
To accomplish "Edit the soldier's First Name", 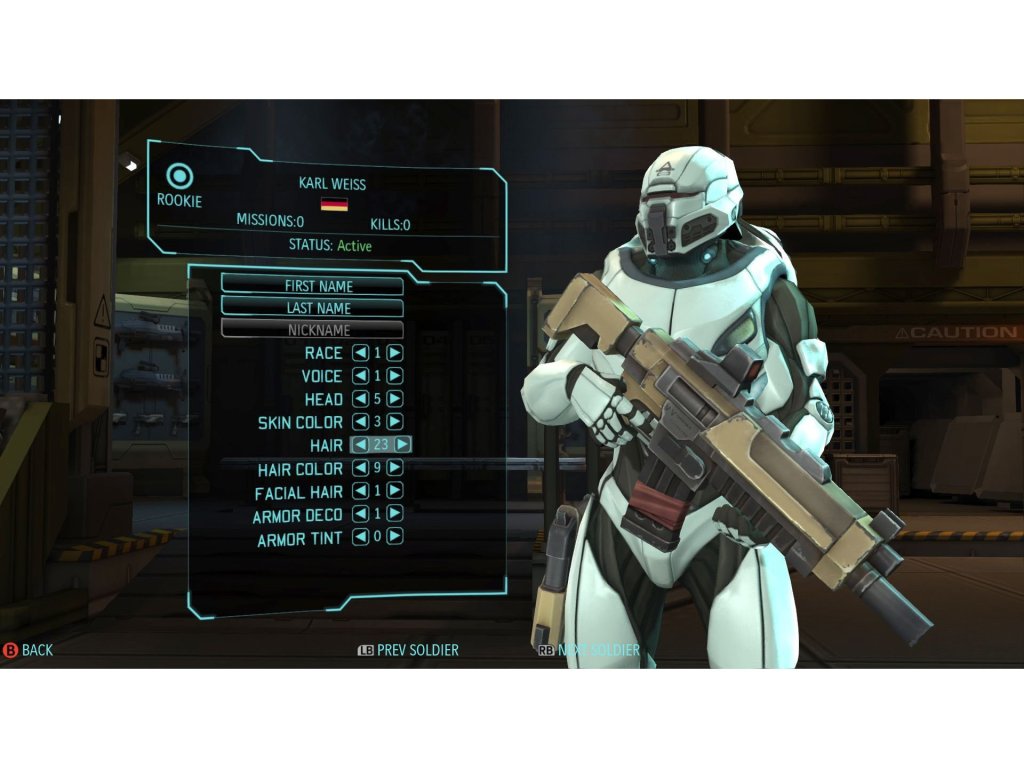I will (x=312, y=286).
